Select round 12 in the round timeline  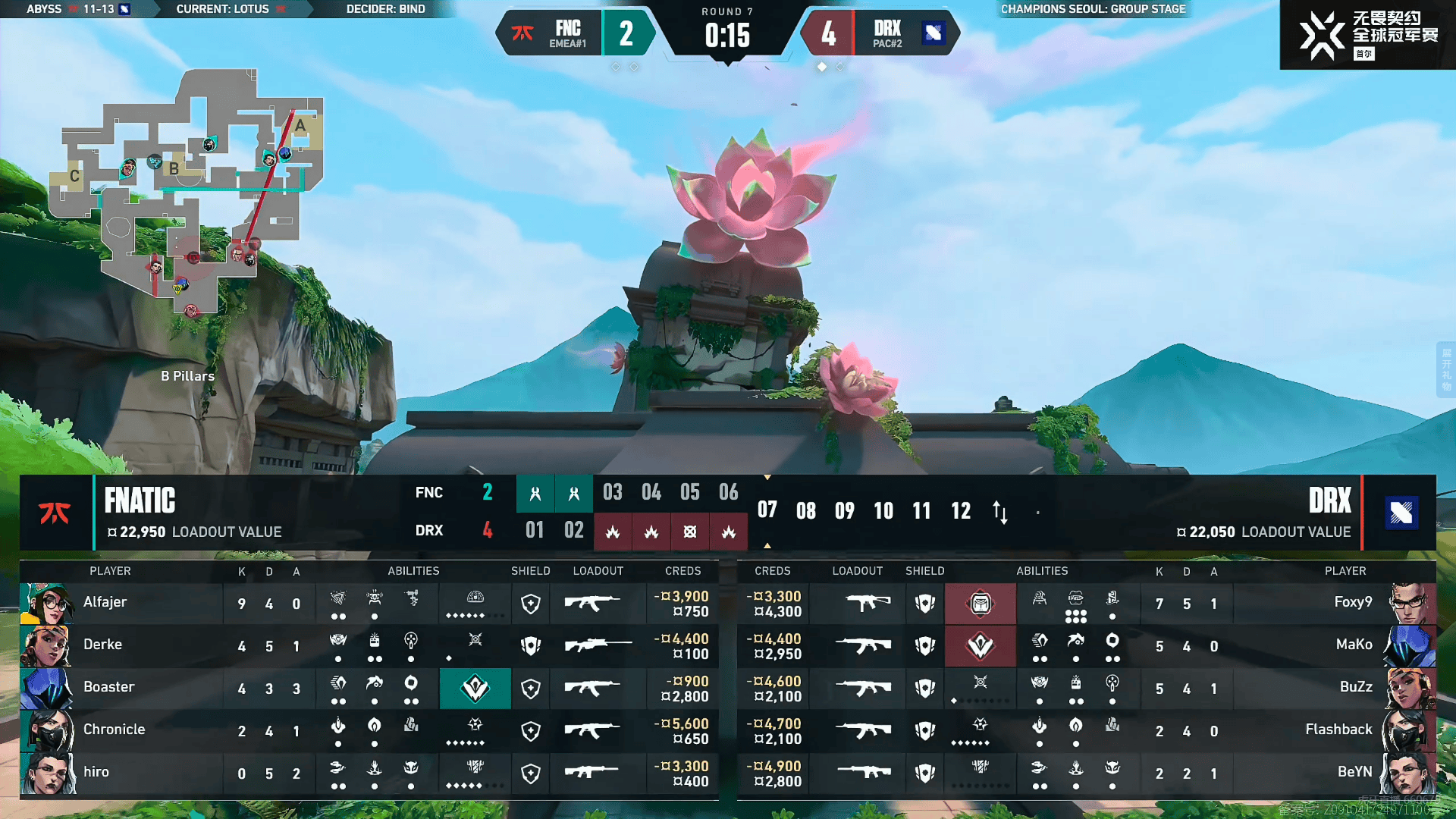[x=961, y=511]
